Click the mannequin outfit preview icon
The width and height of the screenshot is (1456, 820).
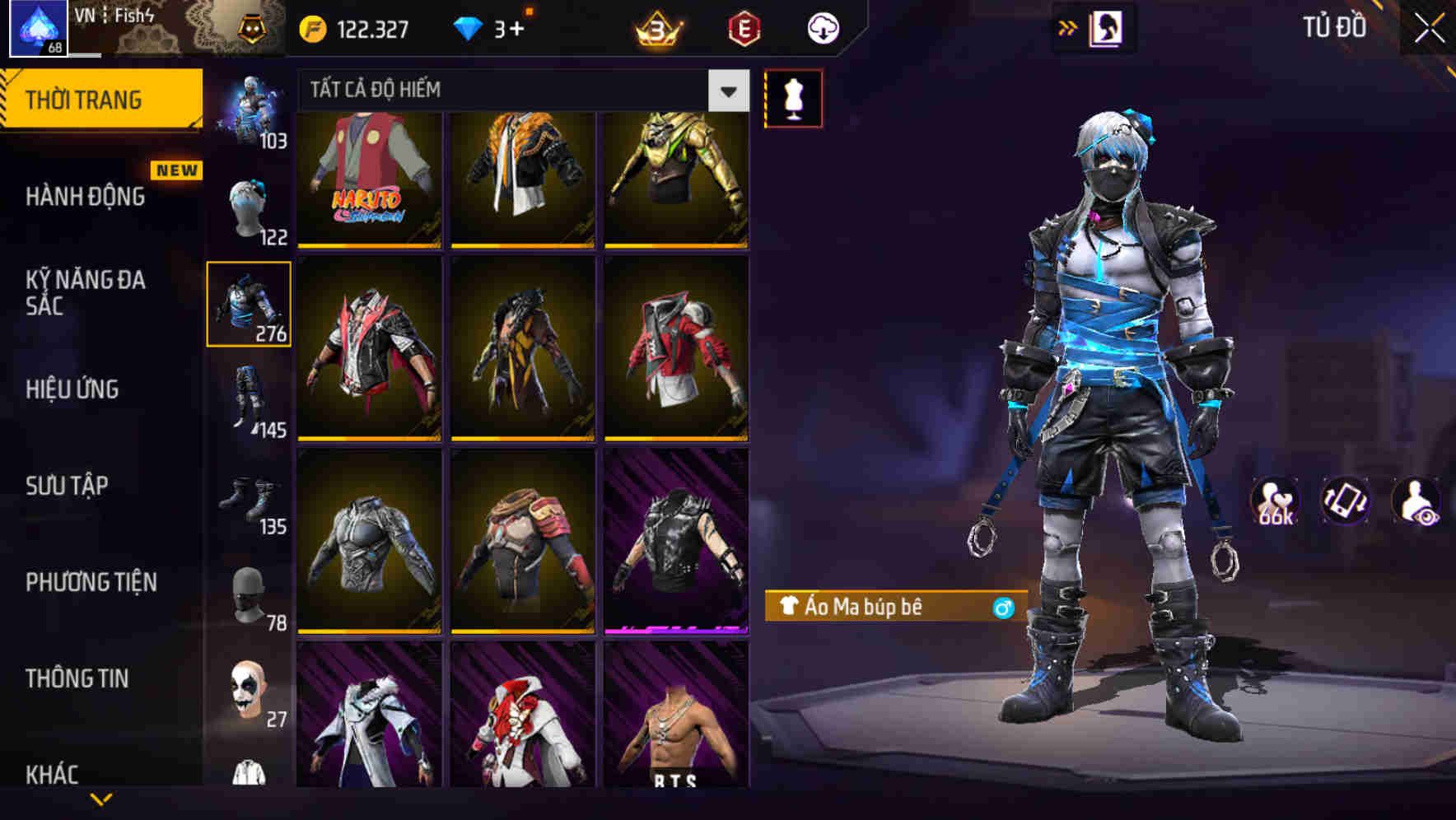pyautogui.click(x=793, y=98)
